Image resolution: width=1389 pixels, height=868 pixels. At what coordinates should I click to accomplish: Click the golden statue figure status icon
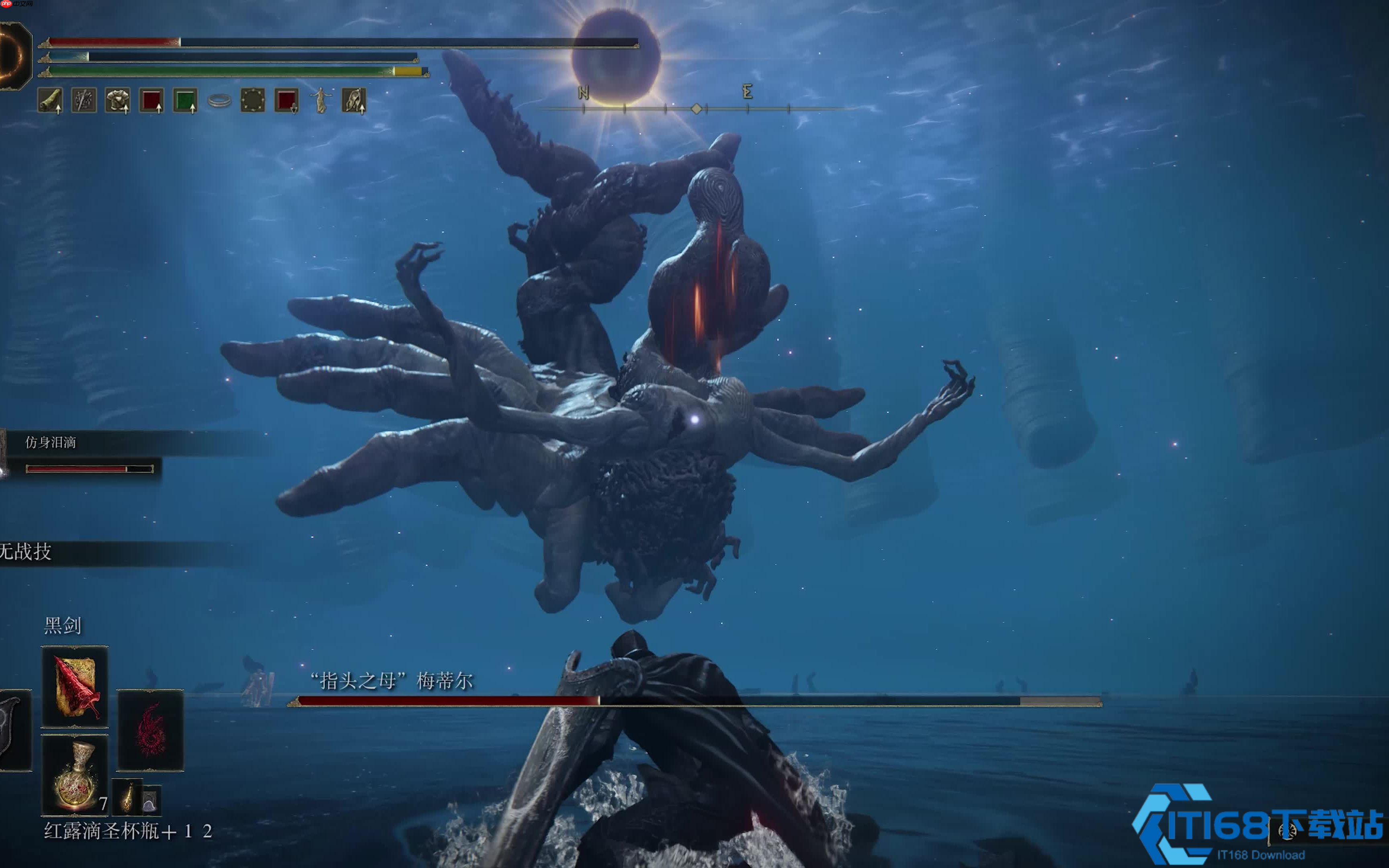pos(321,100)
